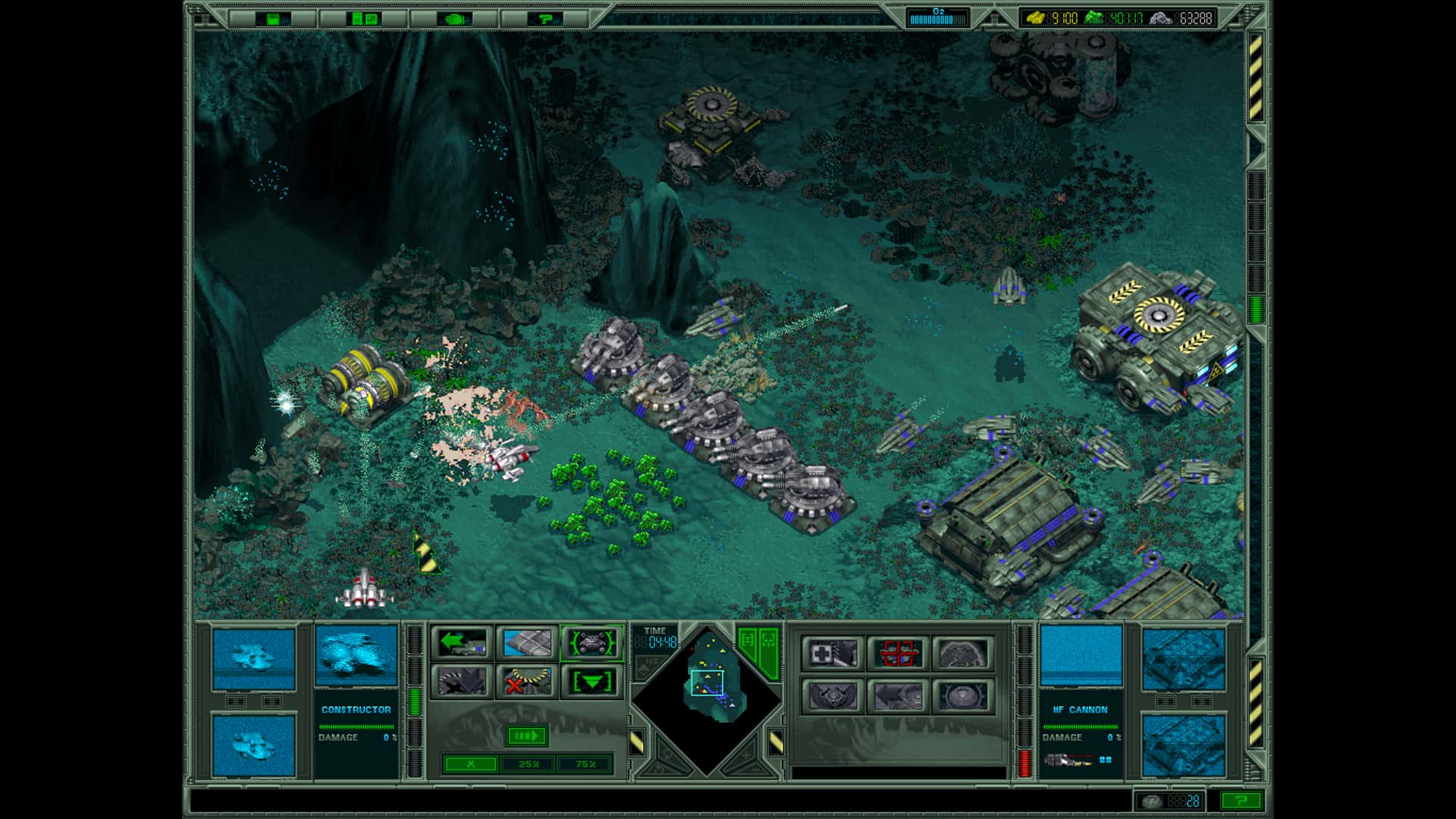Image resolution: width=1456 pixels, height=819 pixels.
Task: Click the green back arrow in build panel
Action: tap(464, 643)
